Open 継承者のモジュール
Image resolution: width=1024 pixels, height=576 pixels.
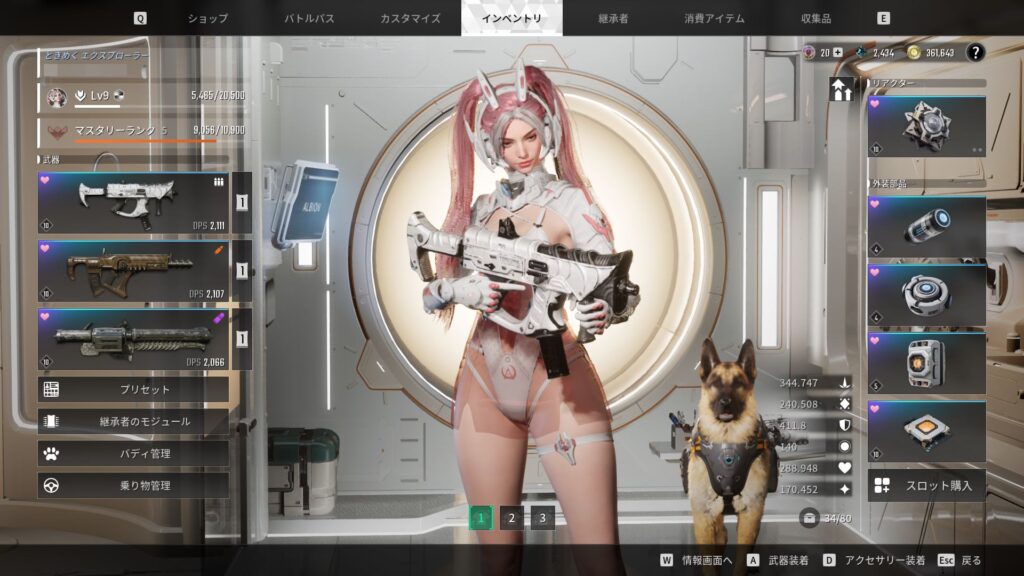pos(133,421)
